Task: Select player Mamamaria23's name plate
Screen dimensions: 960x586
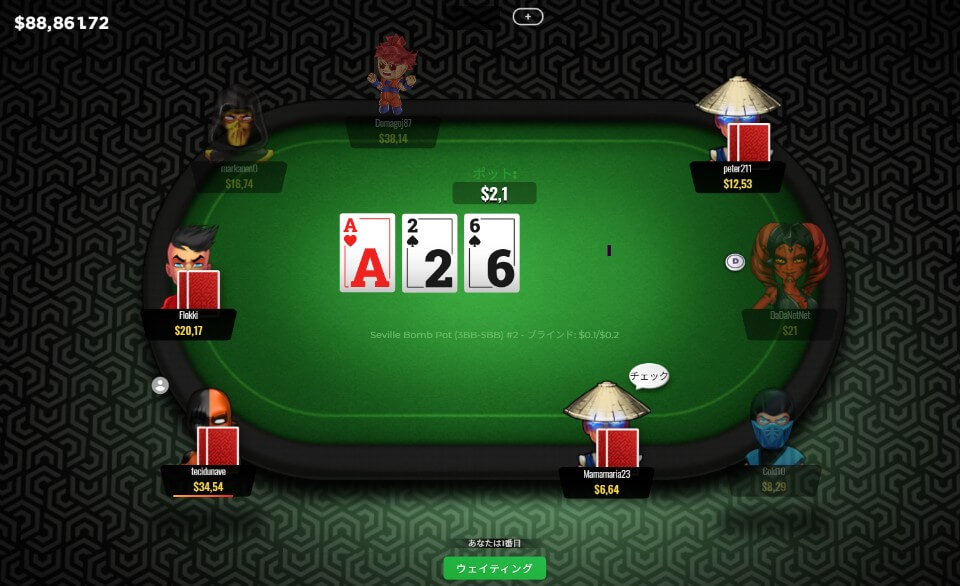Action: tap(606, 482)
